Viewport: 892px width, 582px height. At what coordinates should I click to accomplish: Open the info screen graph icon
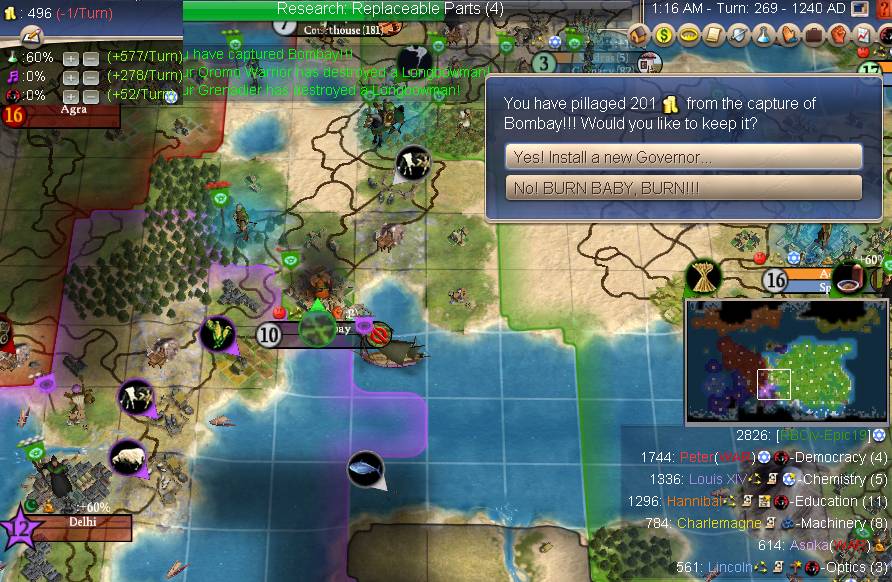862,35
